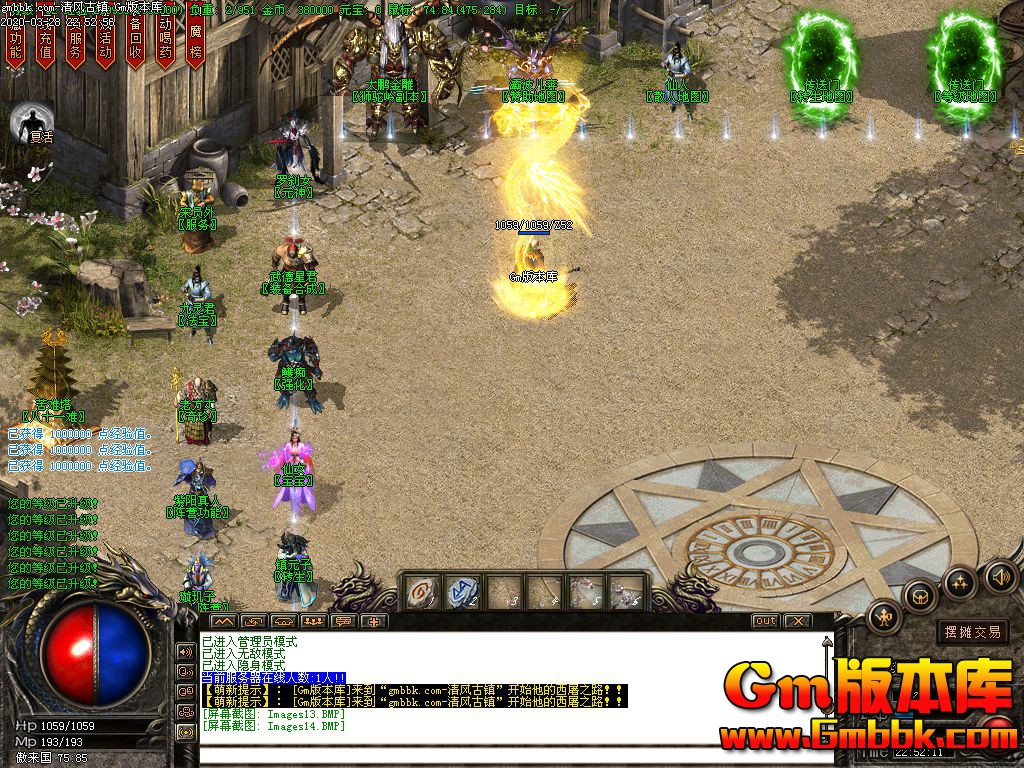
Task: Select the red swirl skill in hotbar slot 1
Action: (422, 591)
